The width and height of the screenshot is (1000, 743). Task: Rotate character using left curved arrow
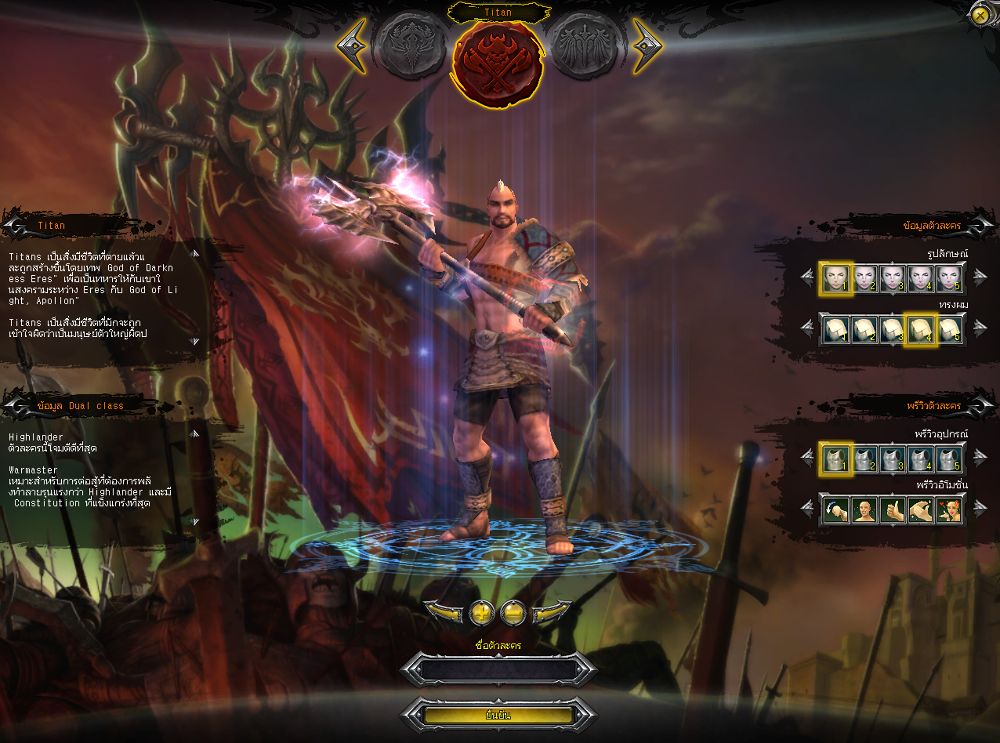(x=443, y=611)
